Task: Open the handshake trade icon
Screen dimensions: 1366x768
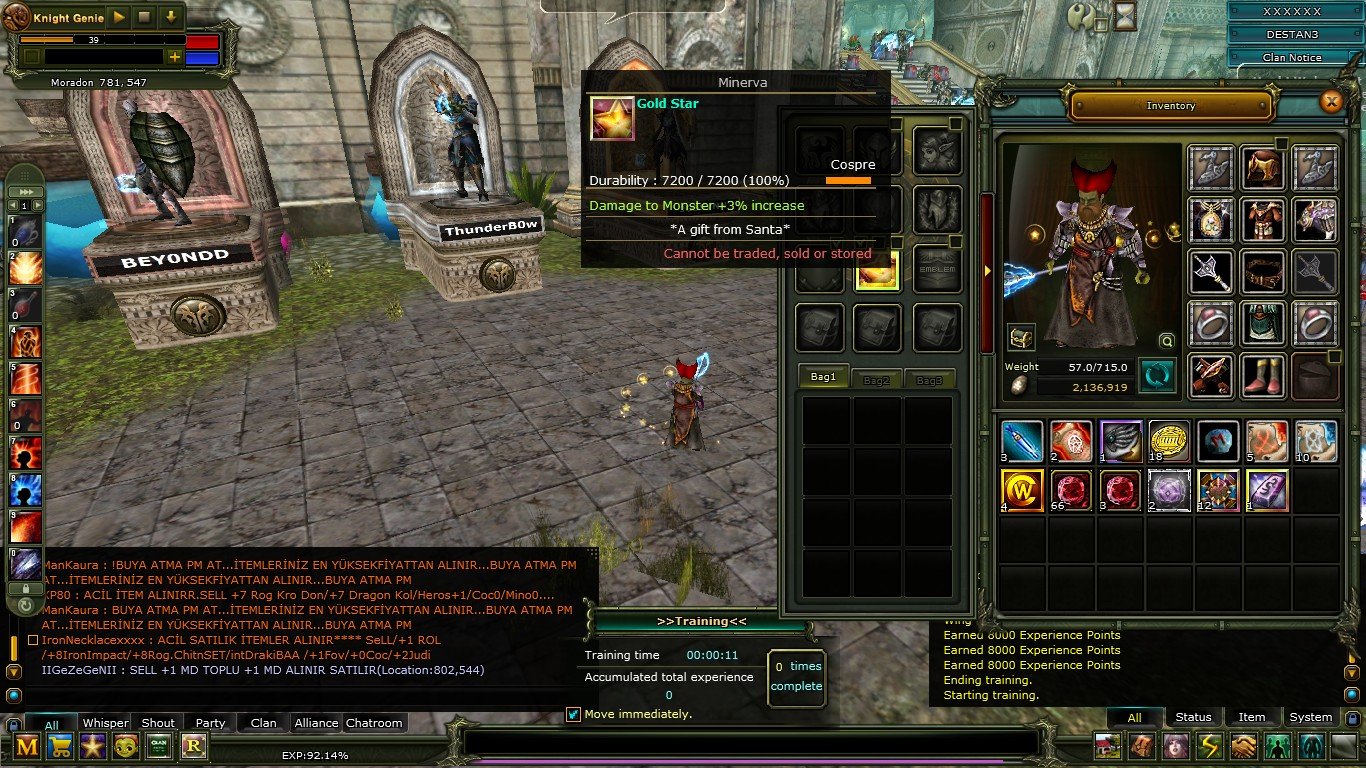Action: 1243,746
